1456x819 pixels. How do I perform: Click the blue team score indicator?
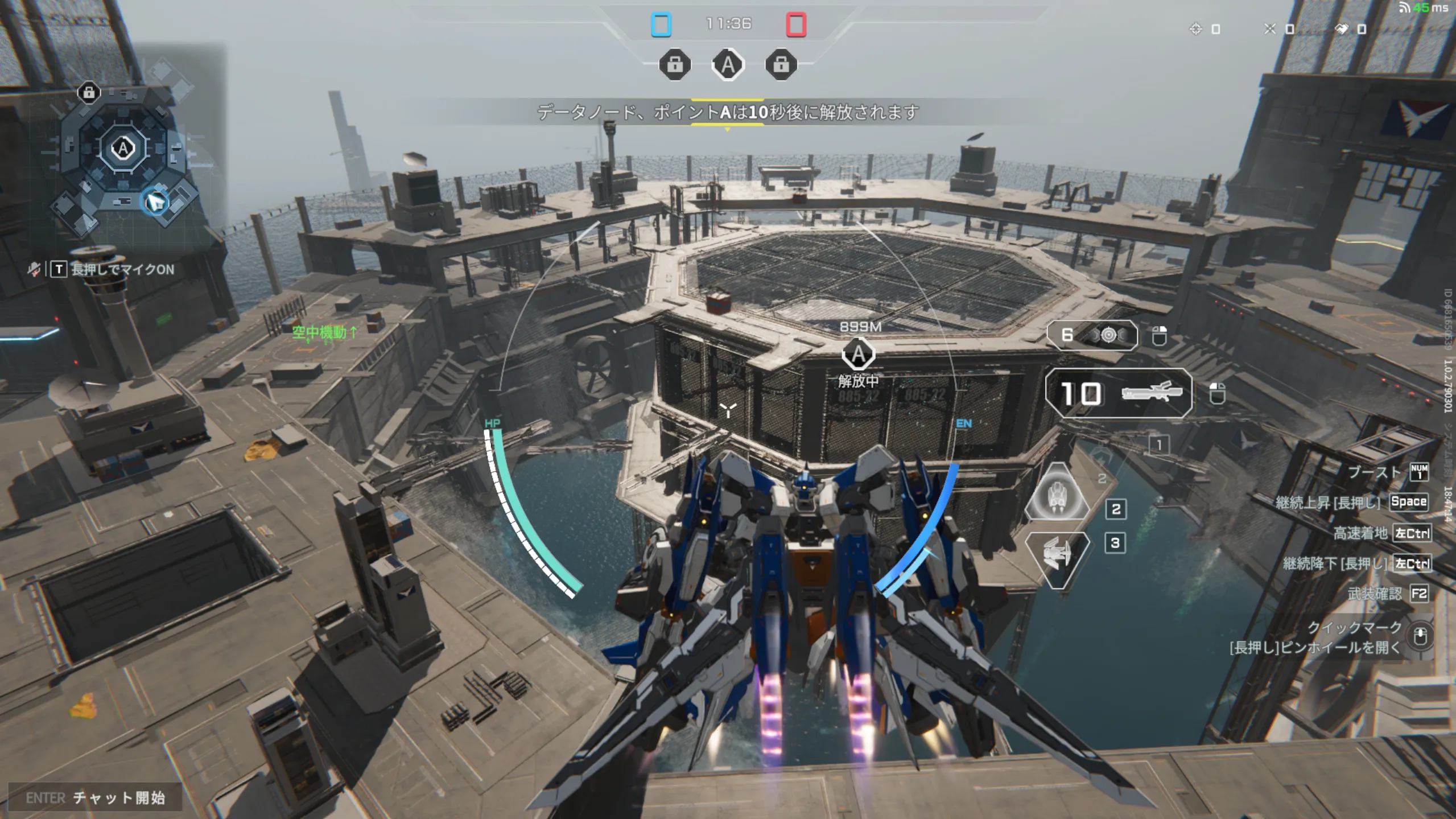click(661, 25)
